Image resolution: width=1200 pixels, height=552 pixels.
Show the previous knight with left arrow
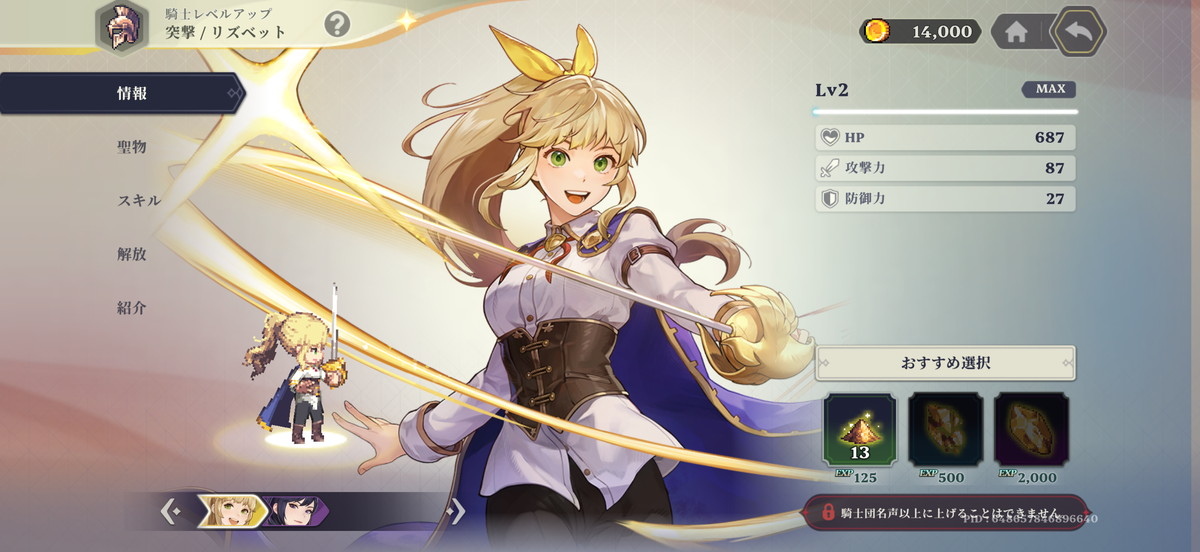(171, 512)
